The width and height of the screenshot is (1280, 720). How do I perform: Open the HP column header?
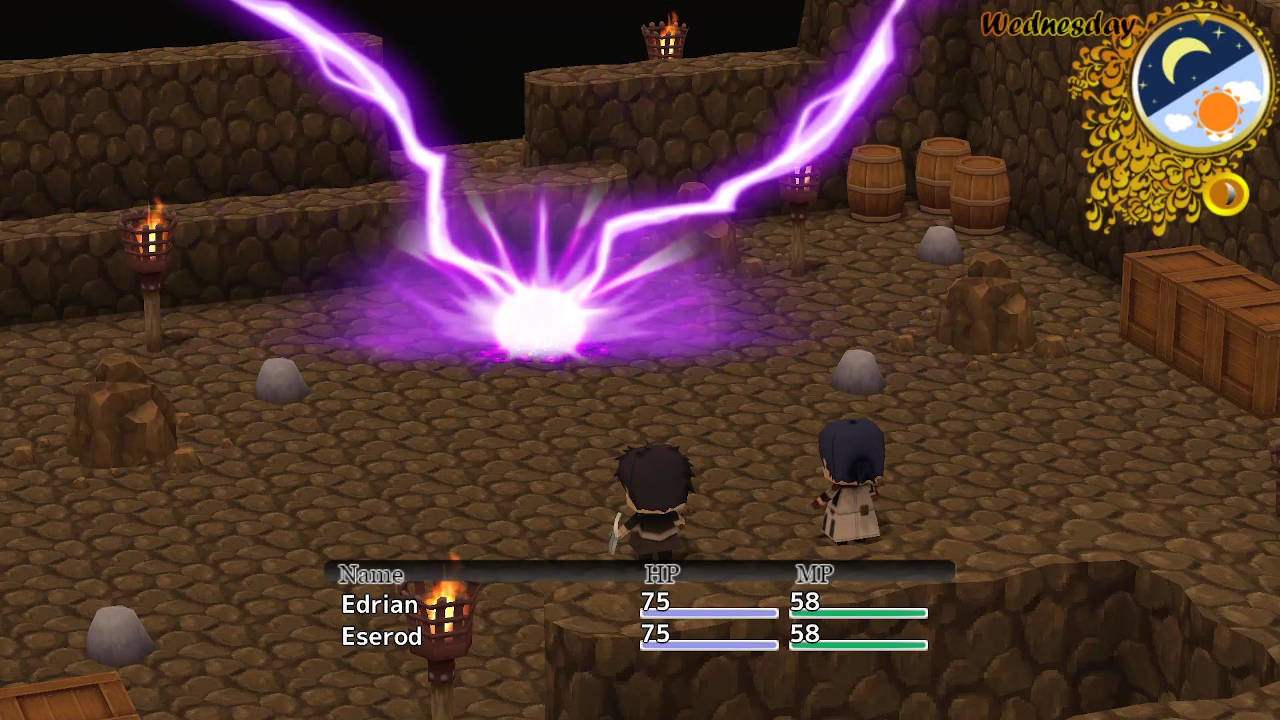660,574
